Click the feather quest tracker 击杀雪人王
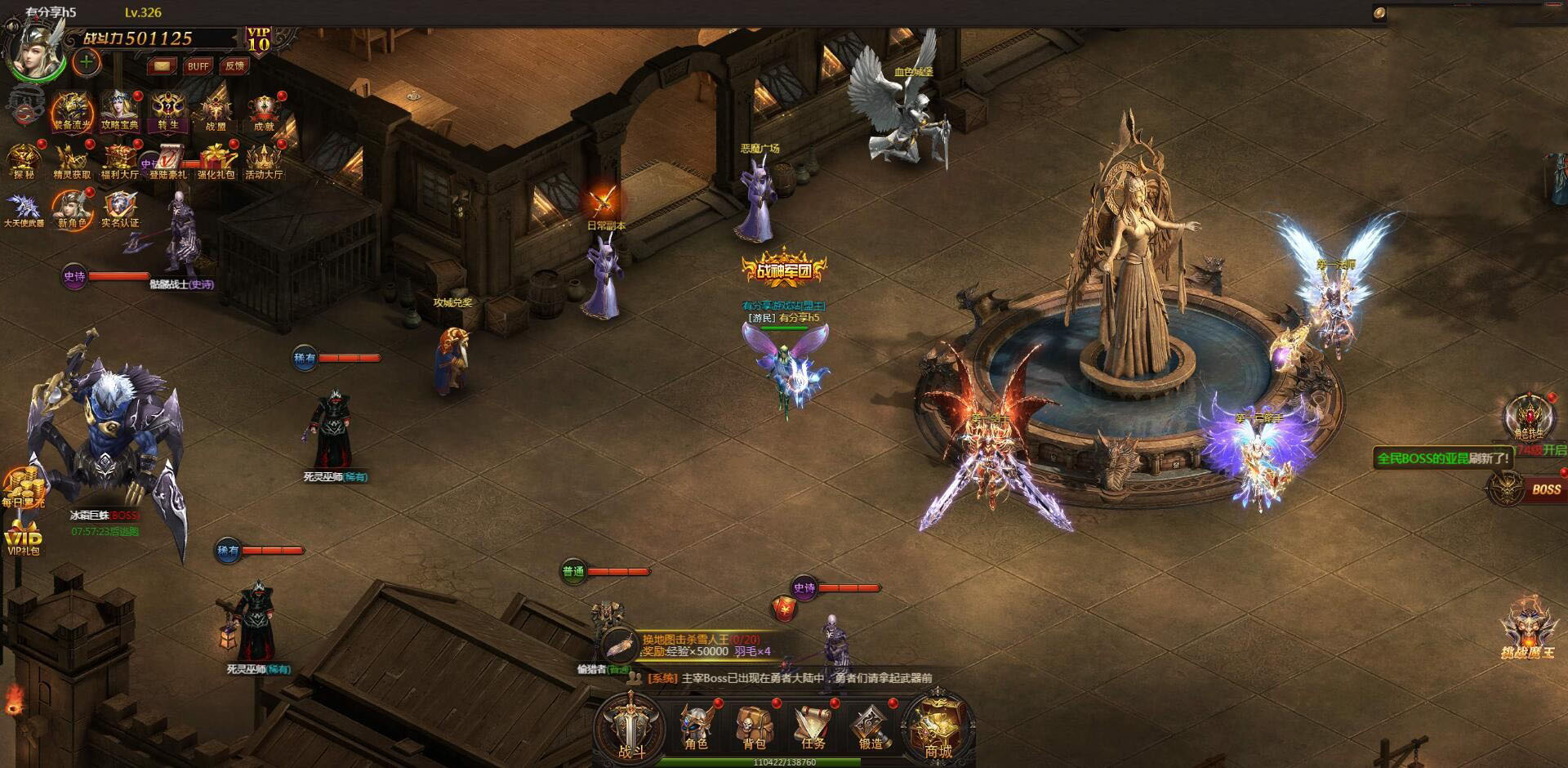This screenshot has height=768, width=1568. point(686,645)
